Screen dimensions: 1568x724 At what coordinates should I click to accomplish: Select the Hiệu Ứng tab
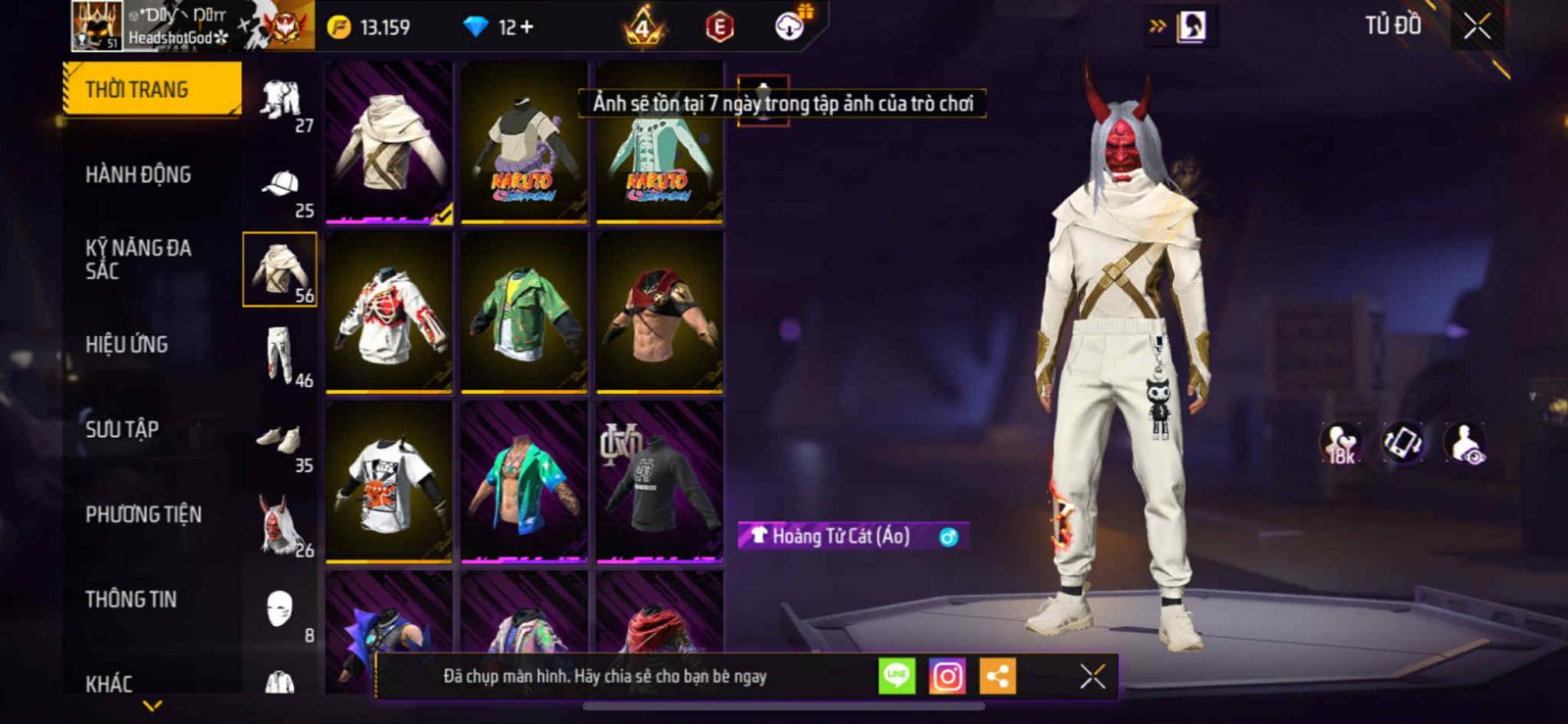pos(126,344)
